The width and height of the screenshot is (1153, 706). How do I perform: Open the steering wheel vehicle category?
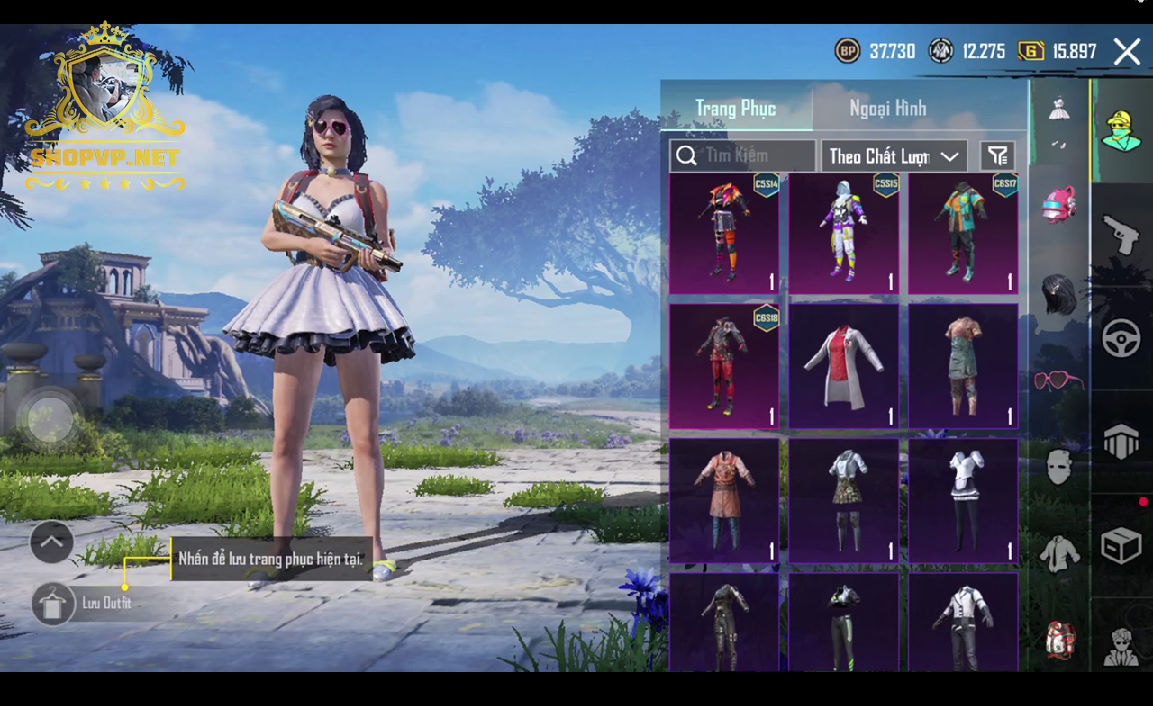1121,339
